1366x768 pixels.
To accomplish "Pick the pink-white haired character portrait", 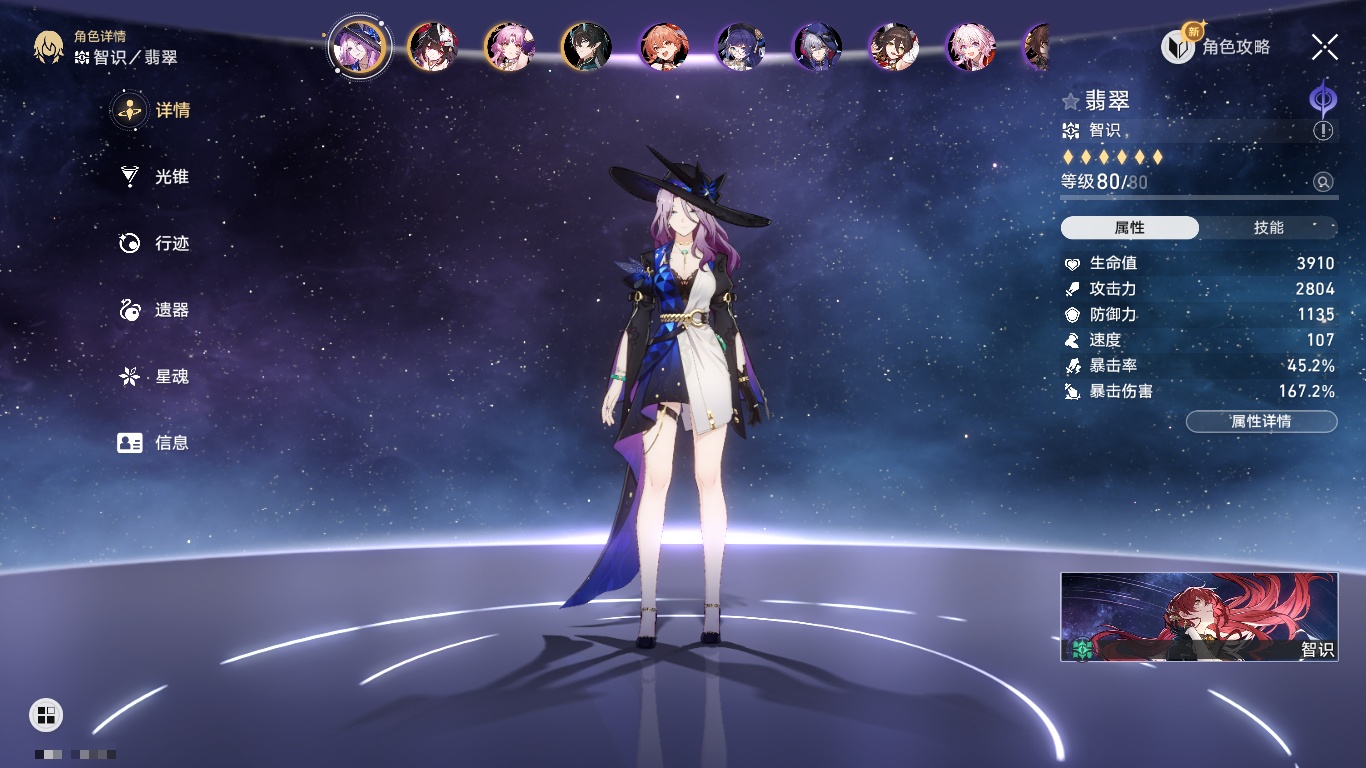I will click(x=971, y=47).
